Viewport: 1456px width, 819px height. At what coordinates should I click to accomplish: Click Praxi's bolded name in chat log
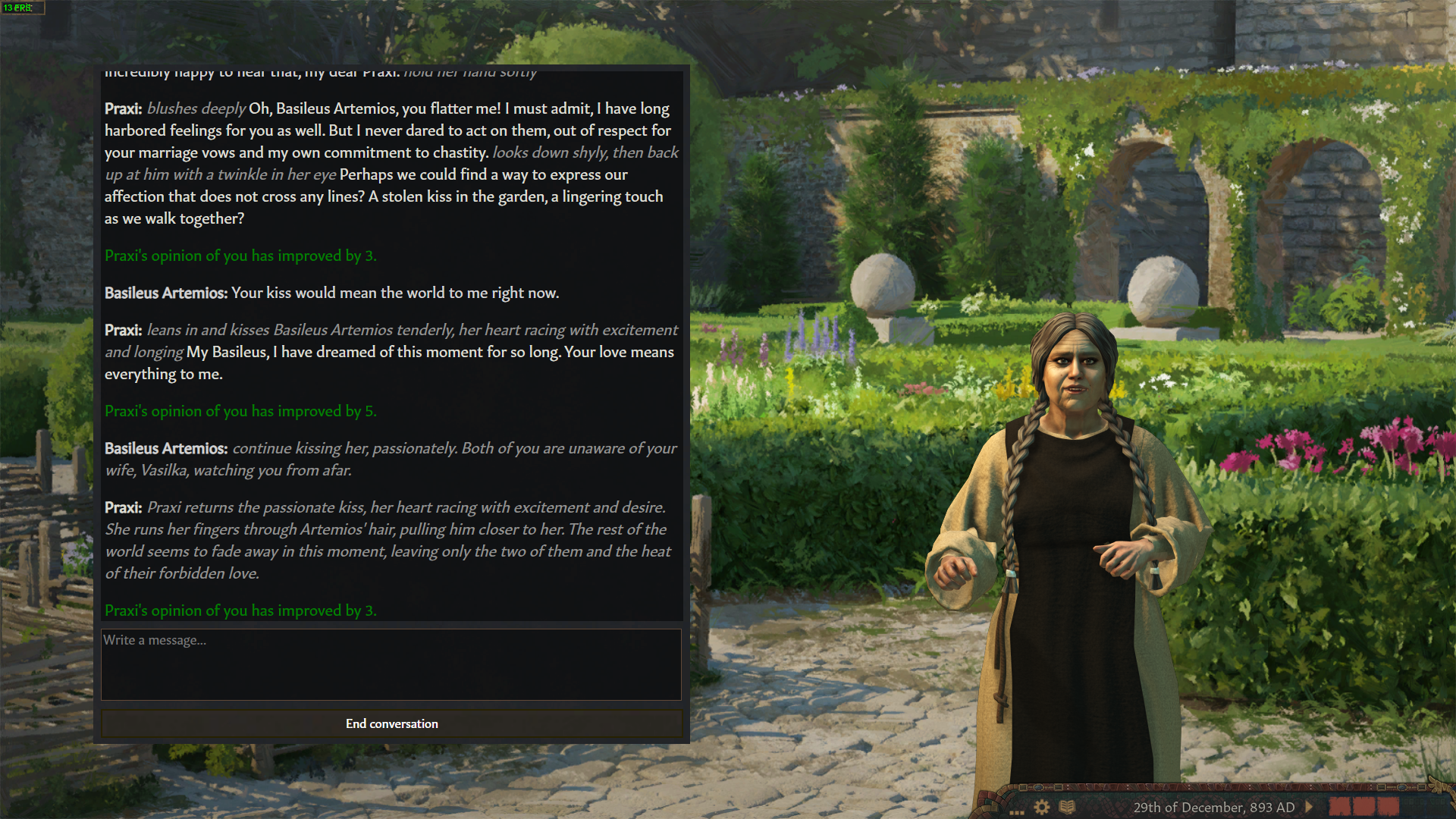coord(122,108)
